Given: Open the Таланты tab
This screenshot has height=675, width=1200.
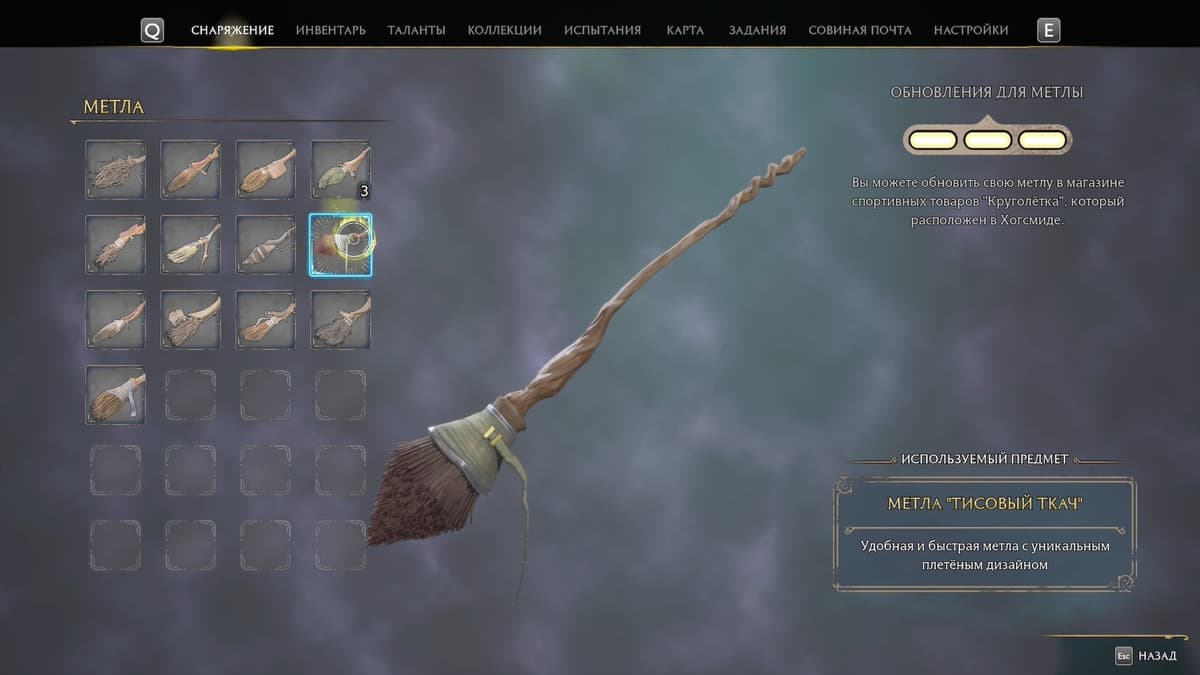Looking at the screenshot, I should 416,30.
